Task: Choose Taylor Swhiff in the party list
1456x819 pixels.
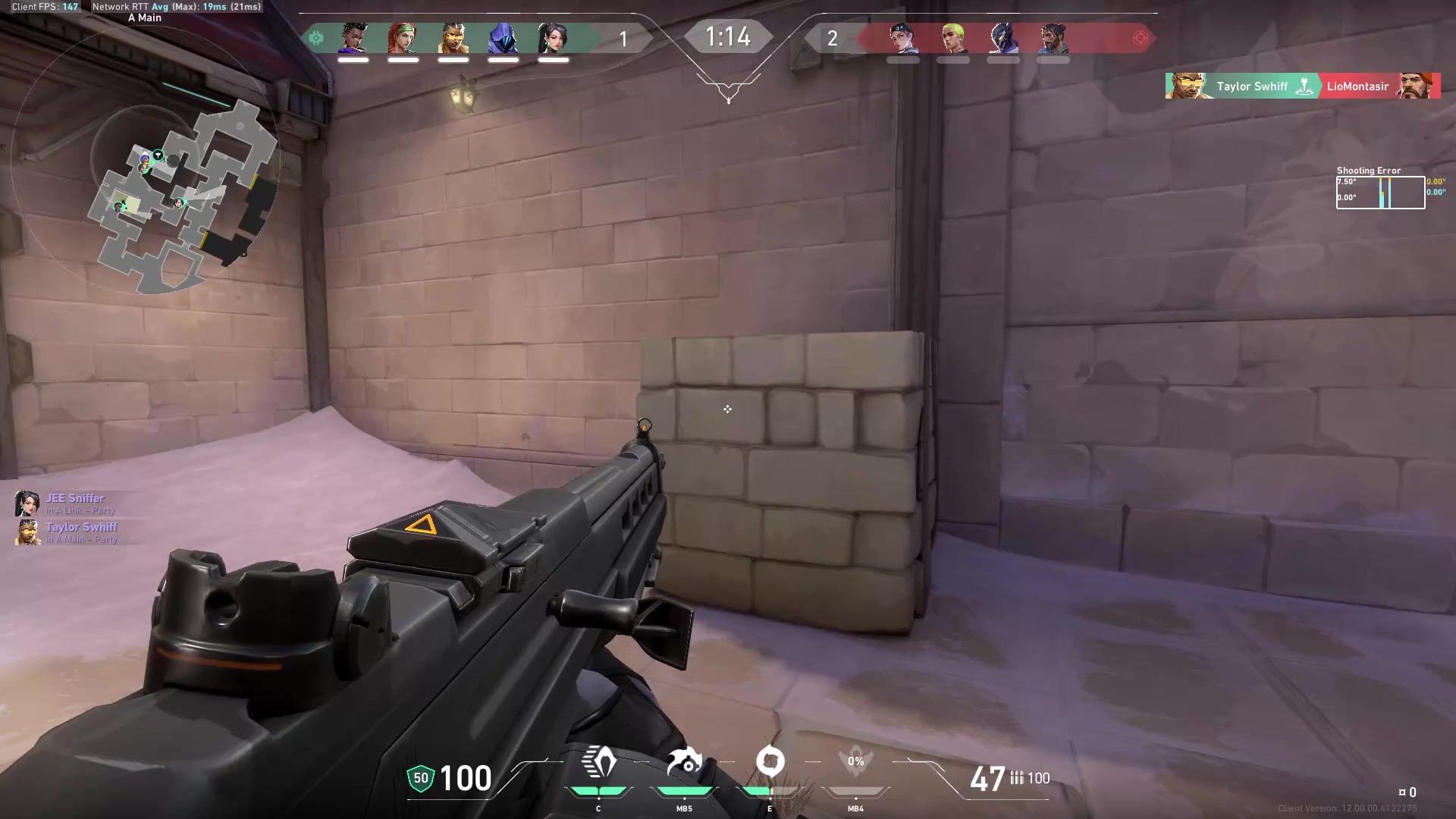Action: [80, 527]
